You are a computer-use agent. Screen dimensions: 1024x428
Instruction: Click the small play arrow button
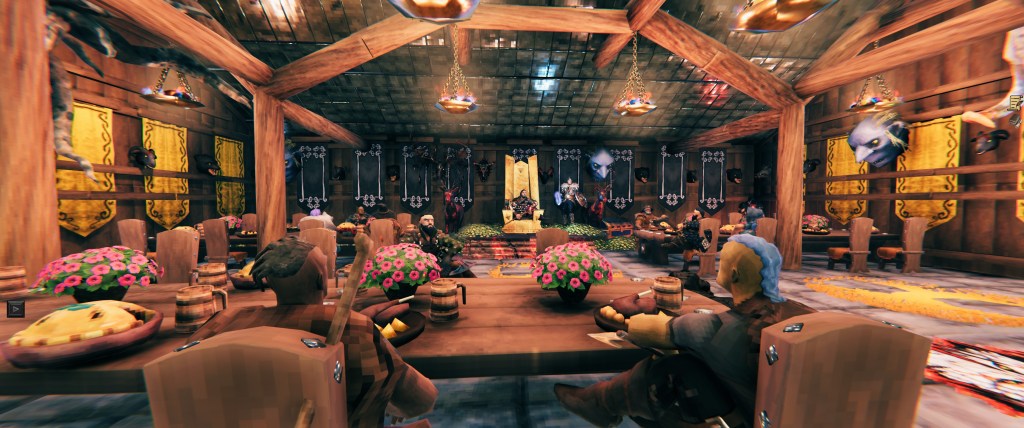tap(15, 308)
